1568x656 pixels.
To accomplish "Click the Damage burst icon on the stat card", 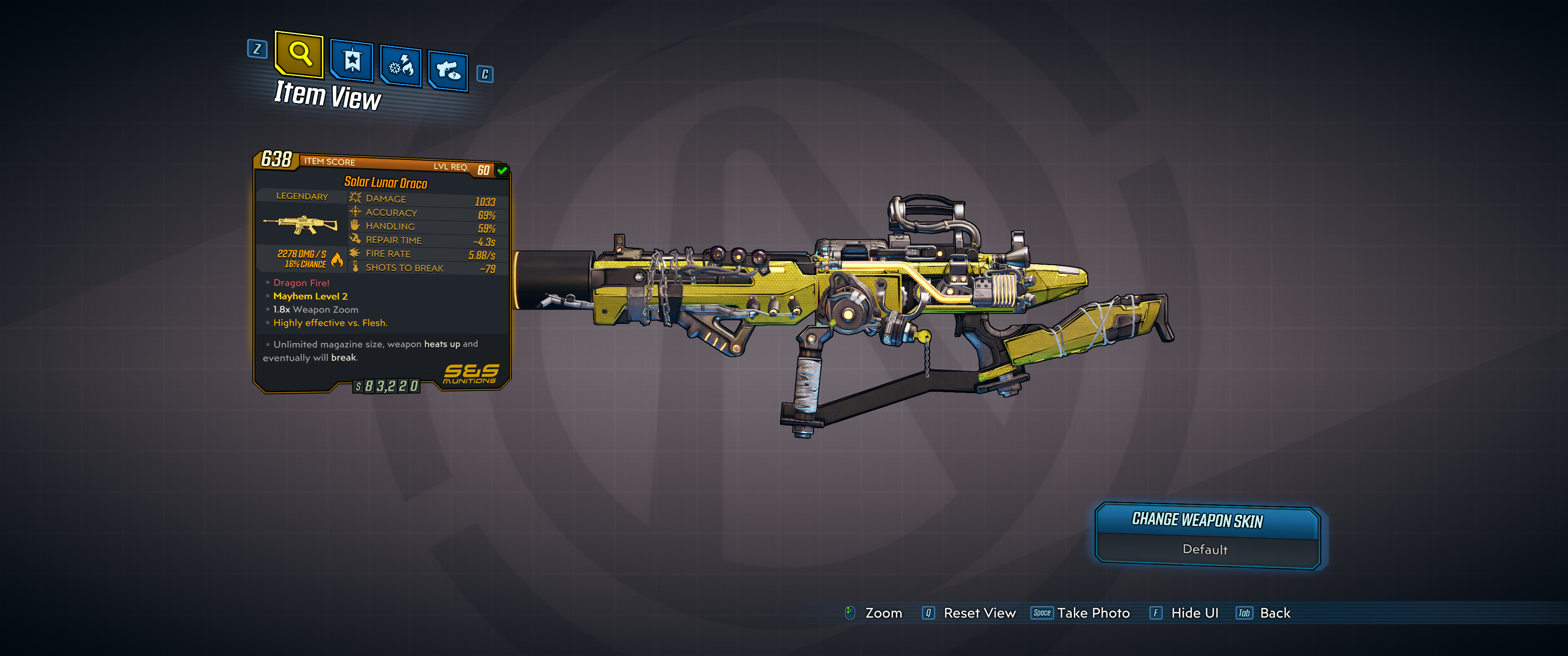I will (355, 198).
